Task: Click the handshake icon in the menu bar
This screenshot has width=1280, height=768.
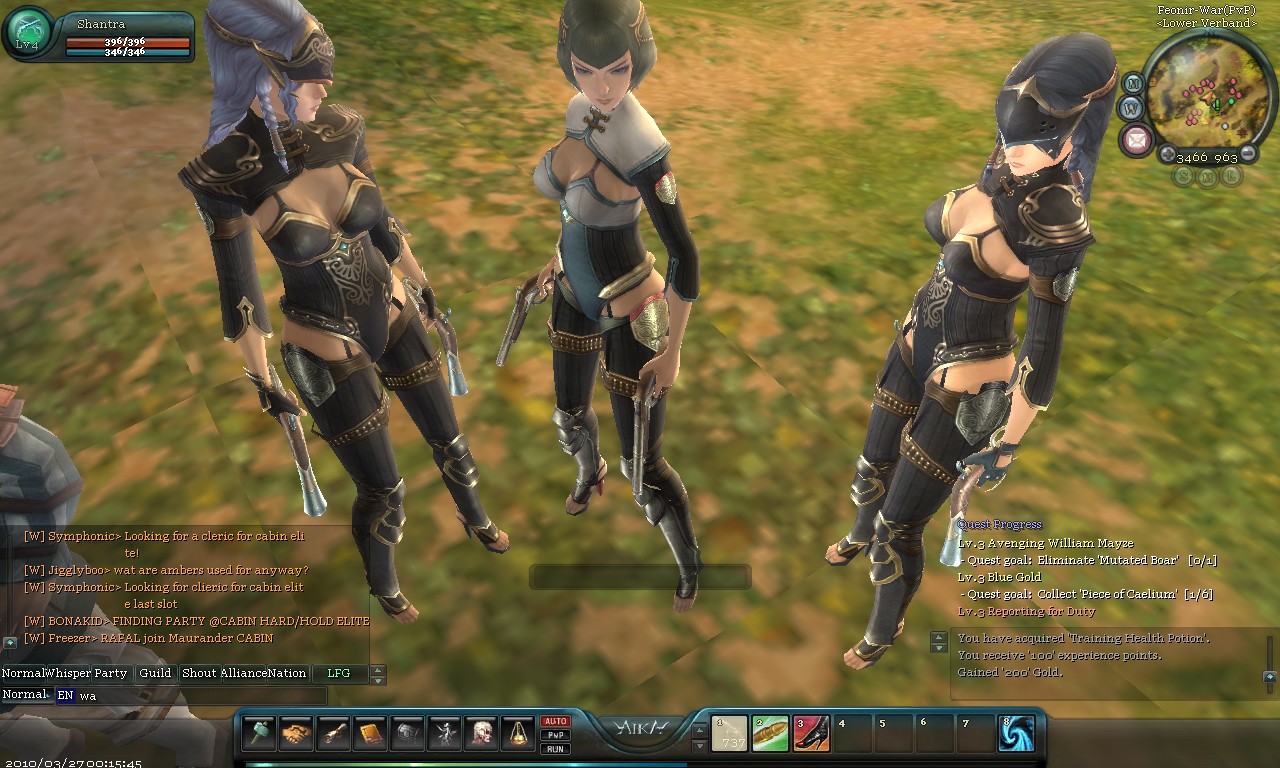Action: (296, 733)
